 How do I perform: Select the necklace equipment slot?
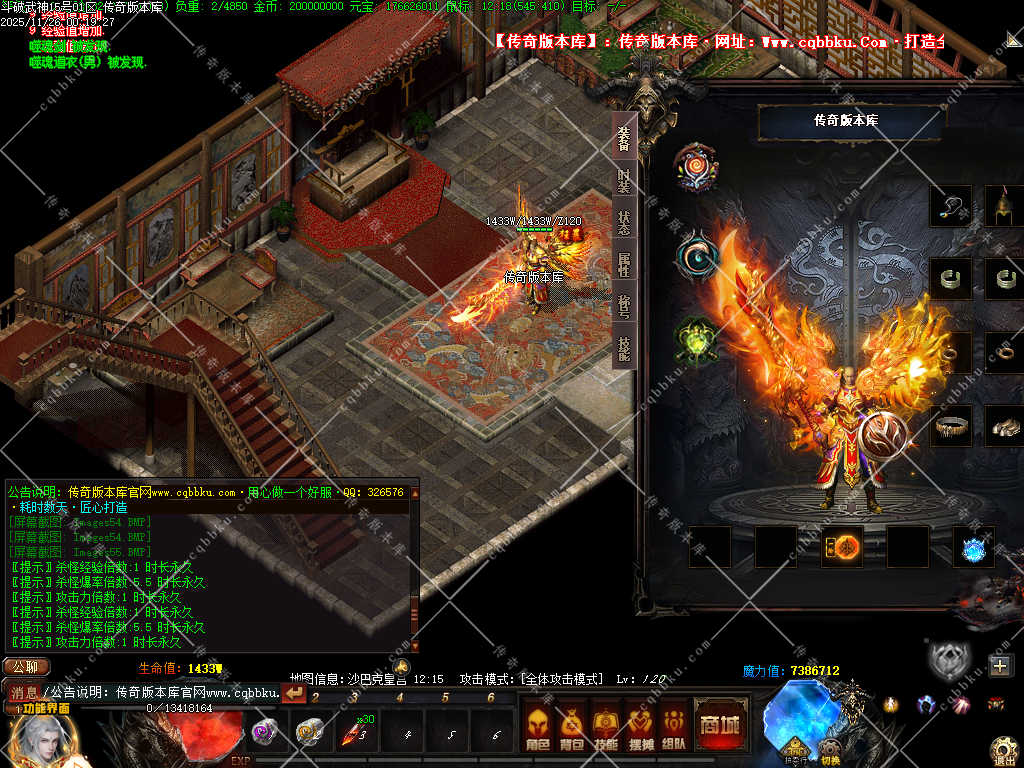pyautogui.click(x=950, y=206)
